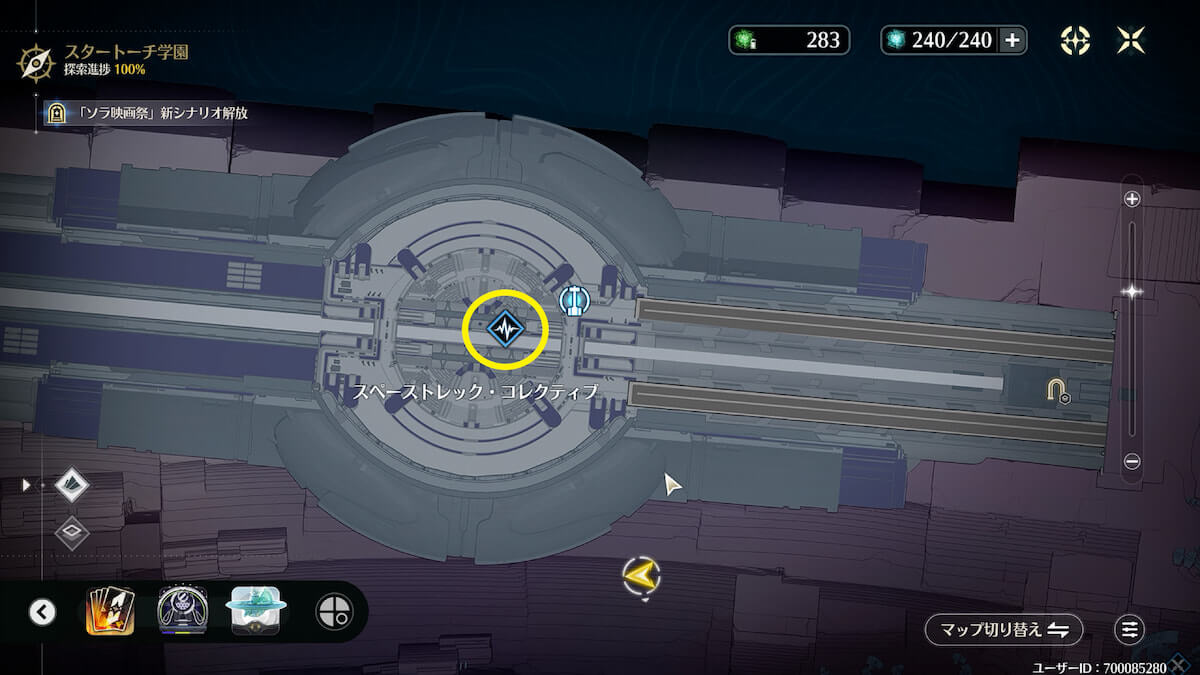Open the map pin tracker icon
Viewport: 1200px width, 675px height.
click(x=1075, y=40)
